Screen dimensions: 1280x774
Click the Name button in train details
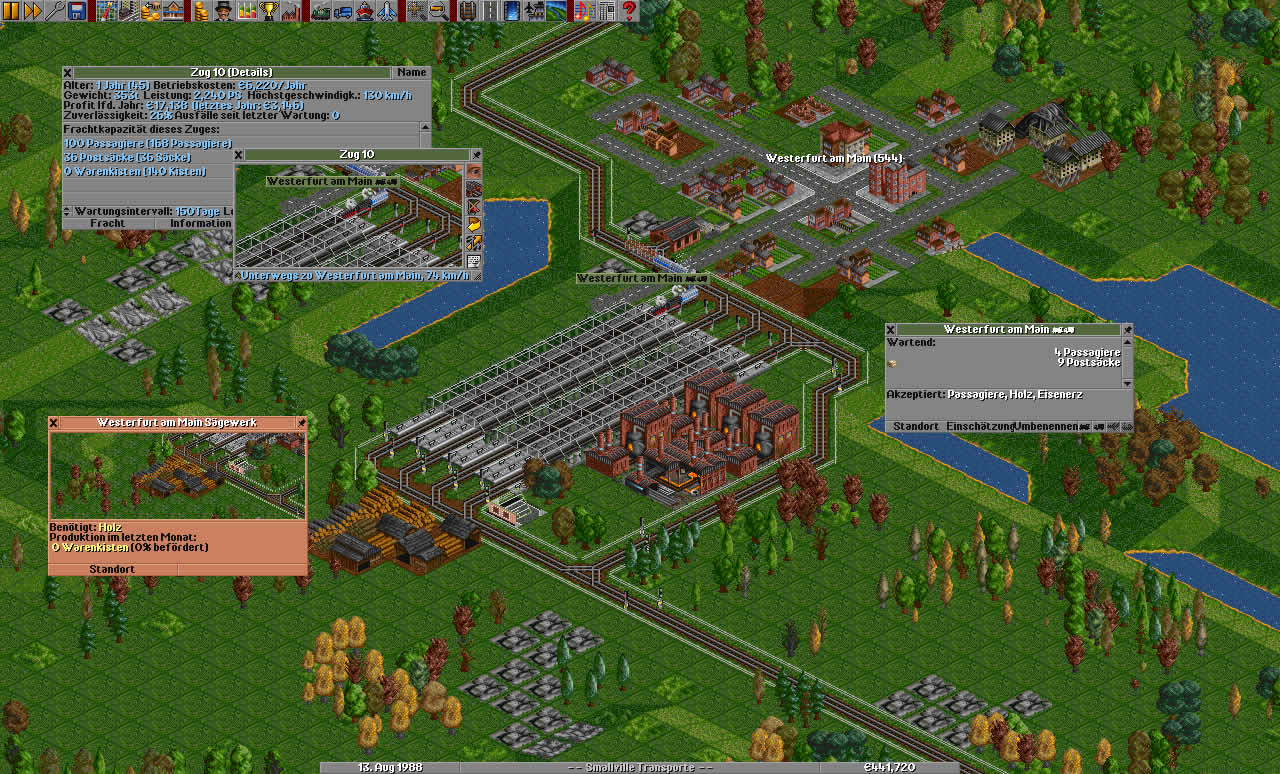point(411,72)
